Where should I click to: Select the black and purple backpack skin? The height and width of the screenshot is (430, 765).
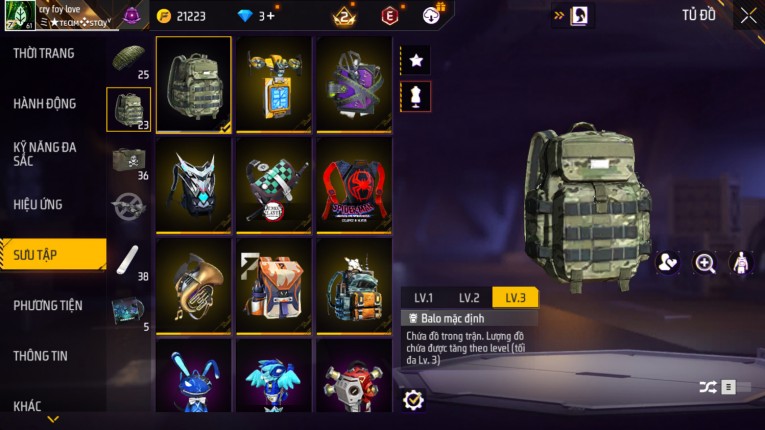pyautogui.click(x=354, y=84)
